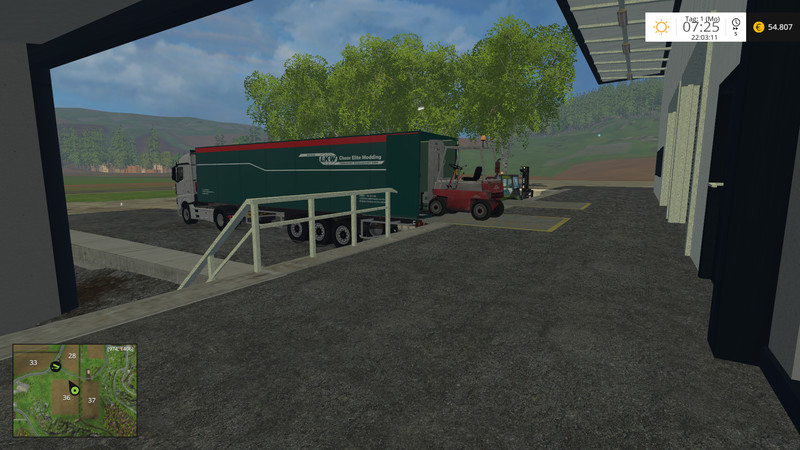
Task: Click field 36 on the minimap
Action: [x=66, y=398]
